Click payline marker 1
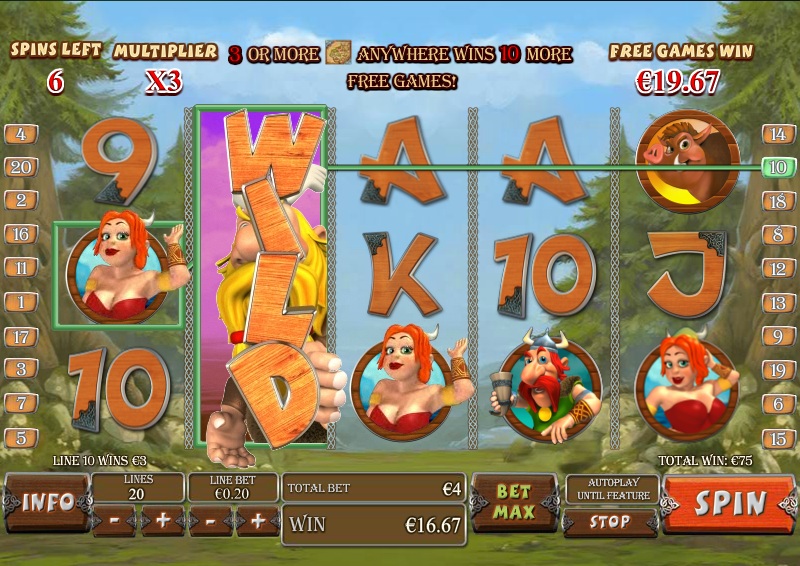Image resolution: width=800 pixels, height=566 pixels. click(21, 302)
